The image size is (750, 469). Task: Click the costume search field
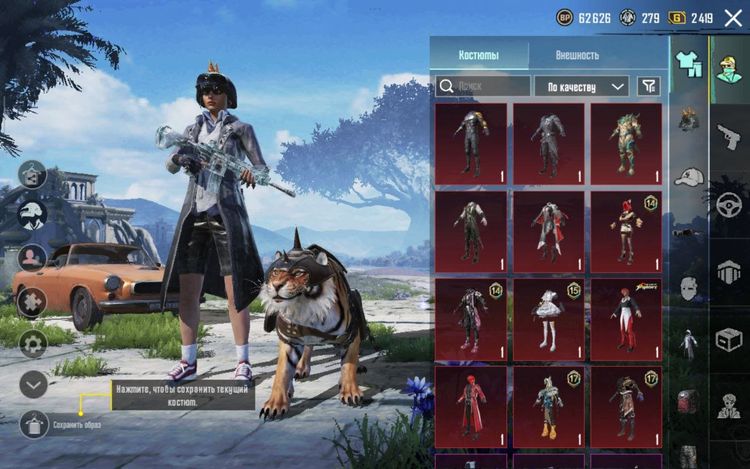[483, 87]
